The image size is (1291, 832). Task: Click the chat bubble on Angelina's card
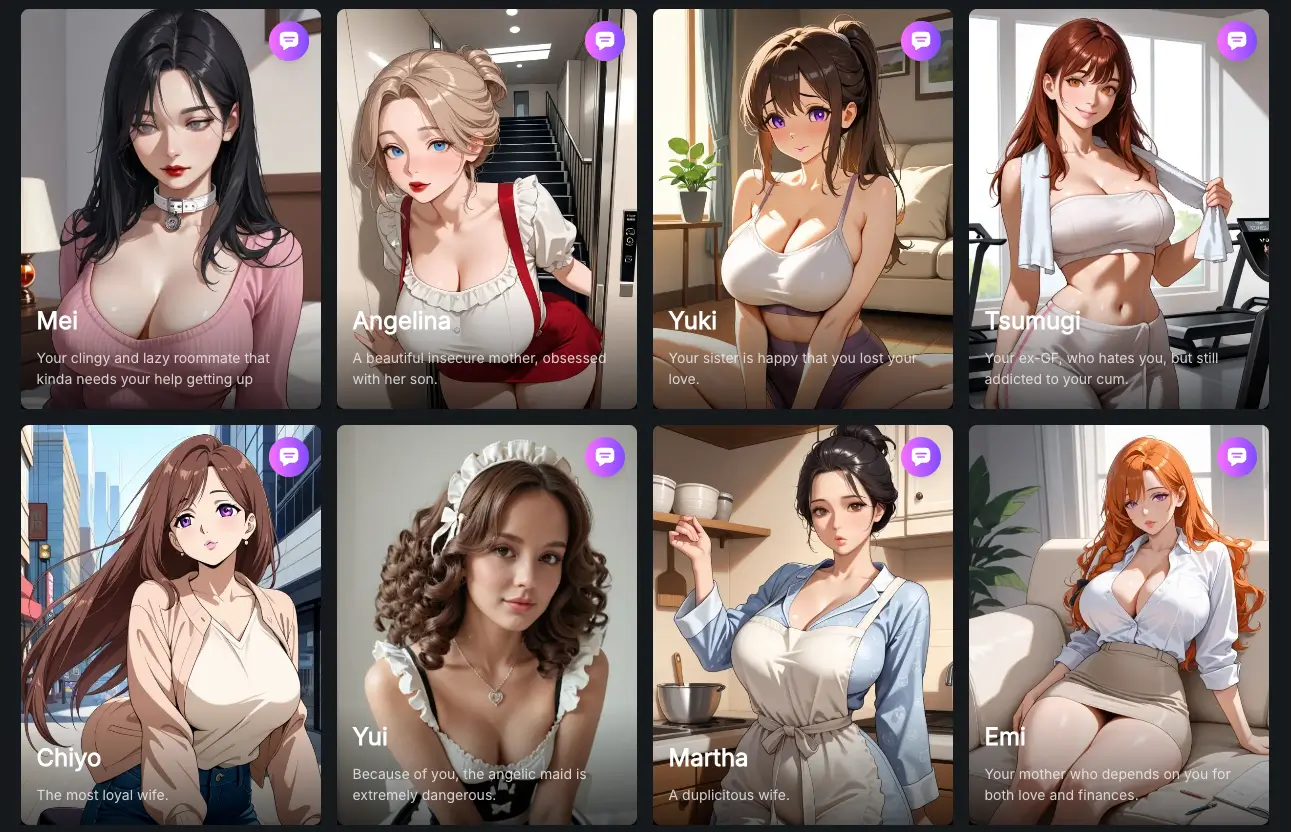pyautogui.click(x=605, y=41)
